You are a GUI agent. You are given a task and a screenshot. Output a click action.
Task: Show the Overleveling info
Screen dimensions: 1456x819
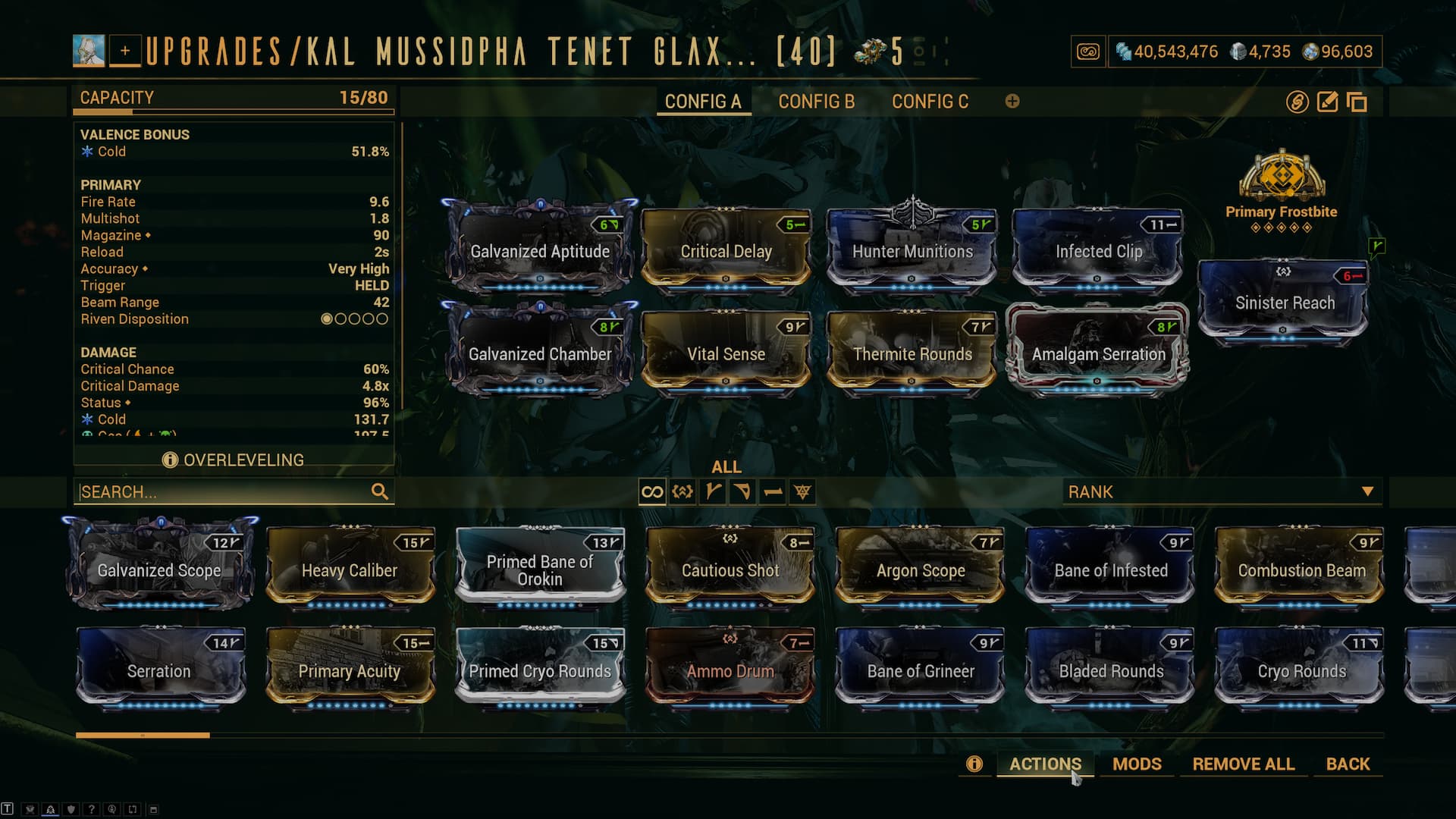(234, 460)
